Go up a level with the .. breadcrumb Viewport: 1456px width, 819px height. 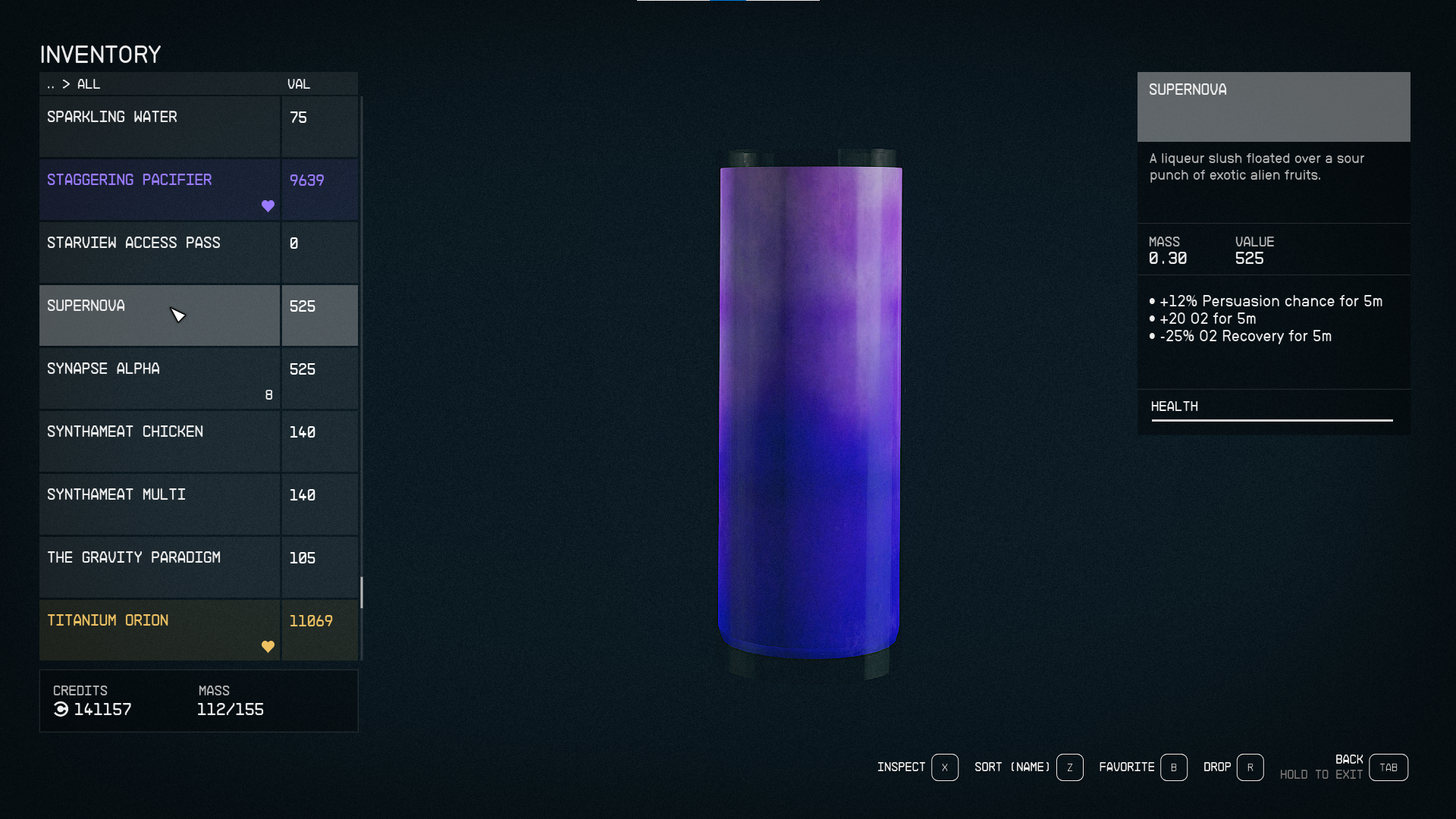pyautogui.click(x=50, y=84)
